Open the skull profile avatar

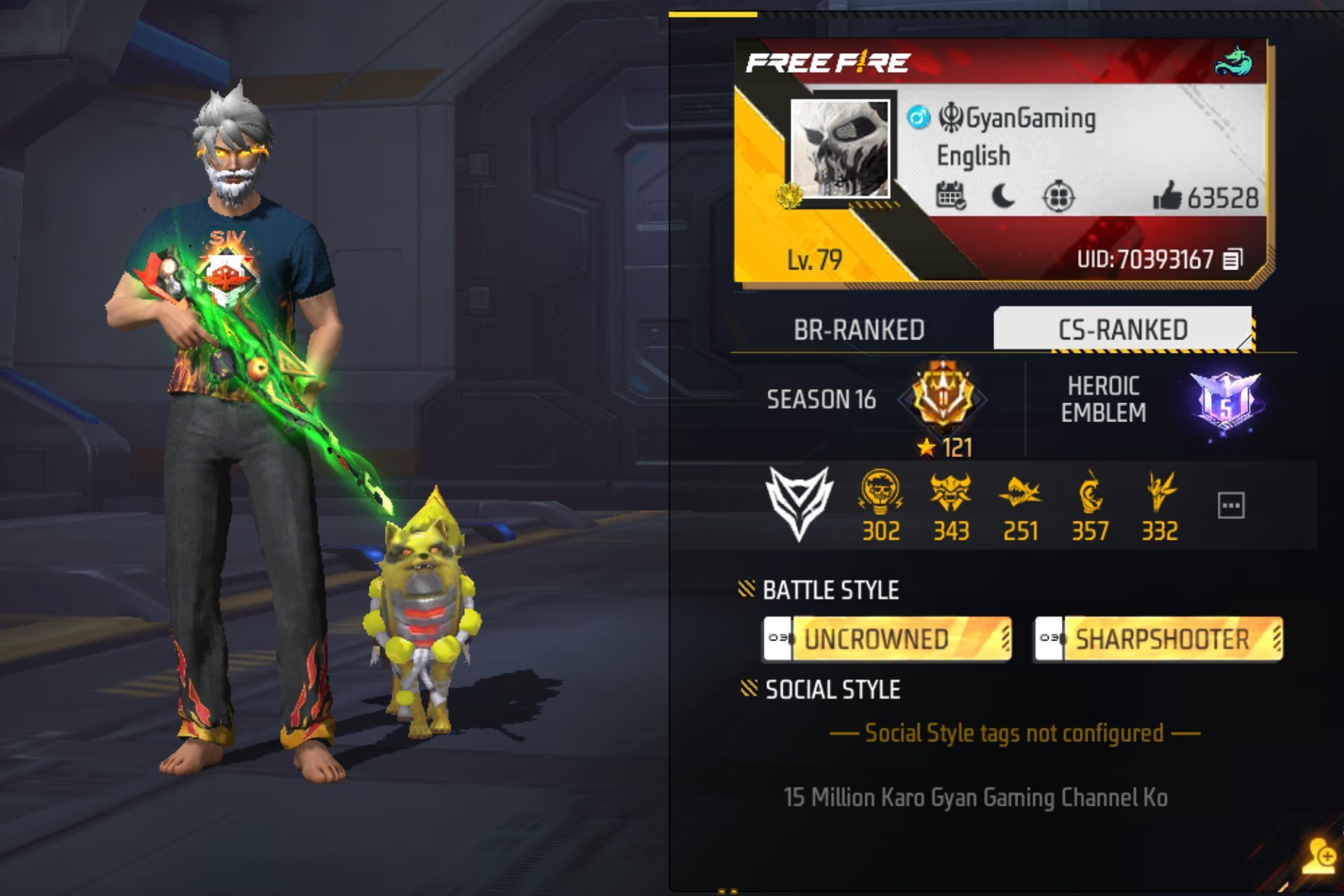tap(839, 149)
